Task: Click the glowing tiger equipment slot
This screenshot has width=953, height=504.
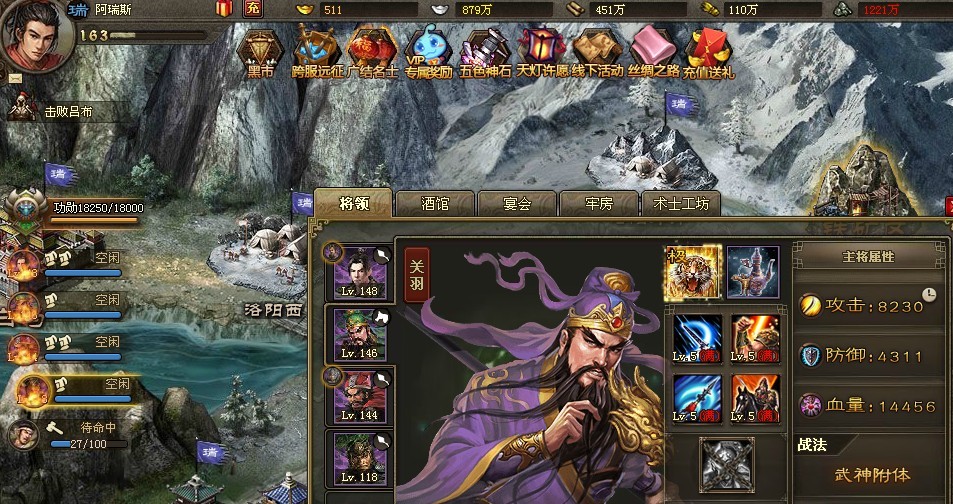Action: tap(692, 272)
